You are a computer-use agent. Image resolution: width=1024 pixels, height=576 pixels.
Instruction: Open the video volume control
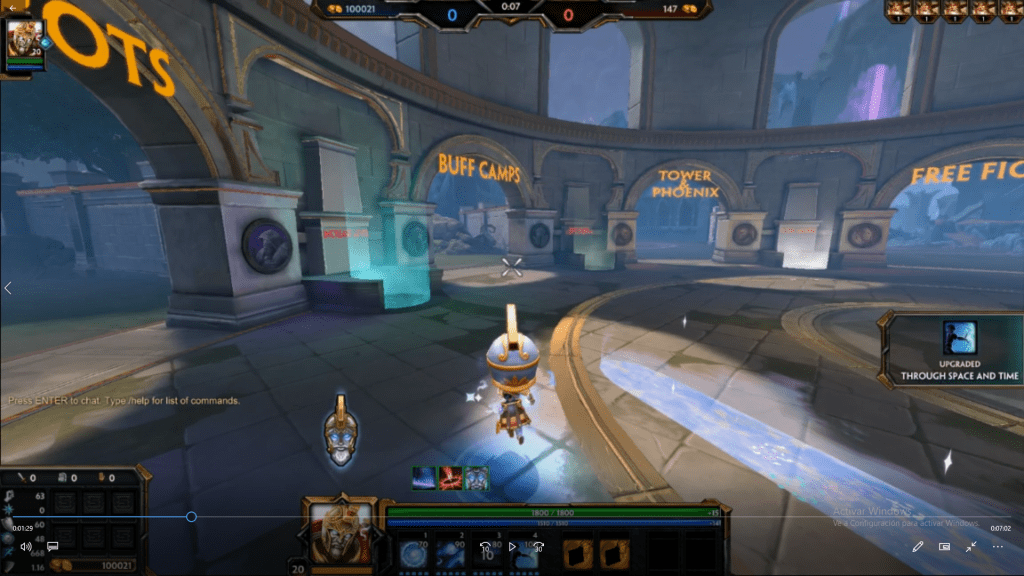(x=26, y=547)
